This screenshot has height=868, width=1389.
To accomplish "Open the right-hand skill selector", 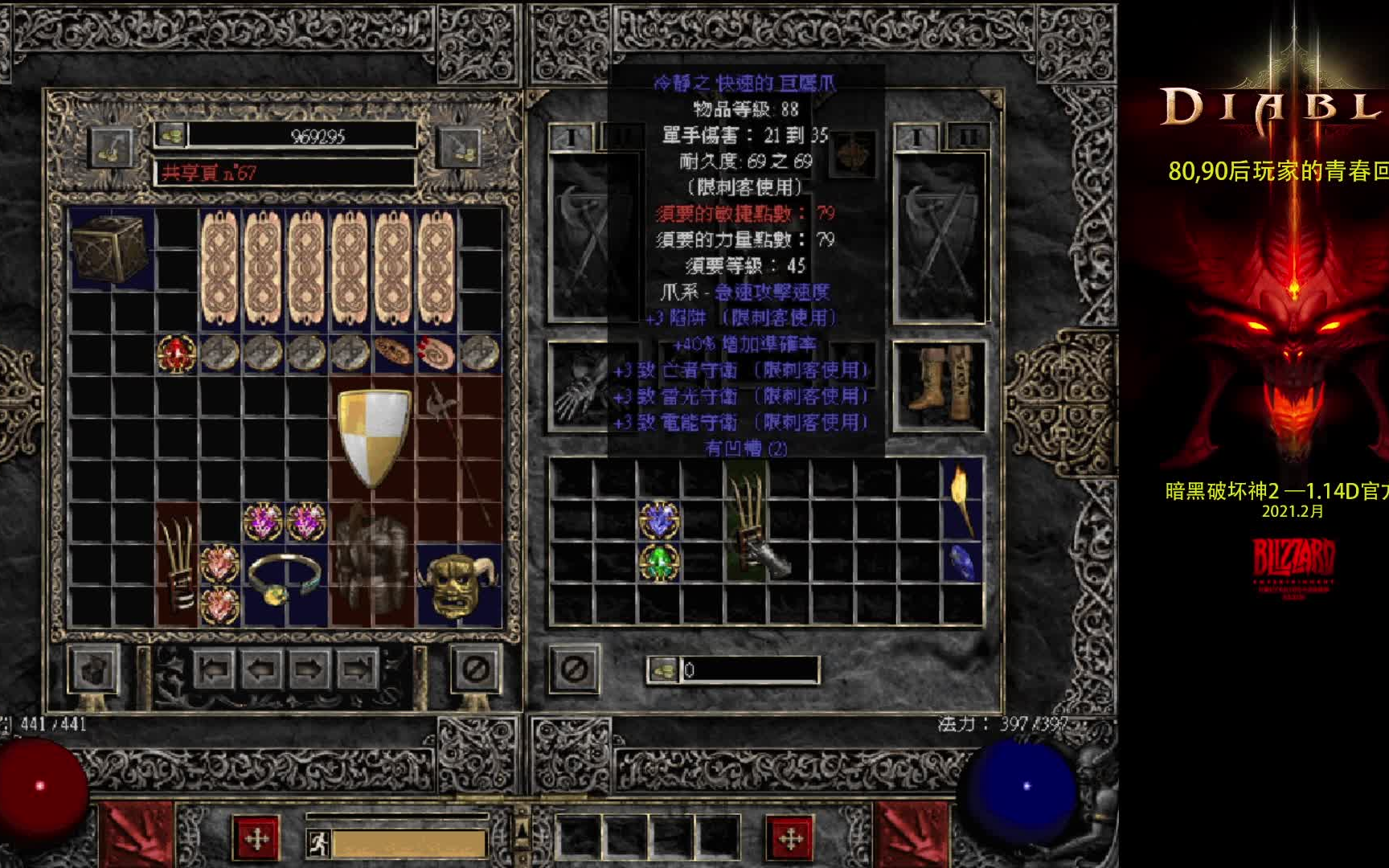I will pos(911,837).
